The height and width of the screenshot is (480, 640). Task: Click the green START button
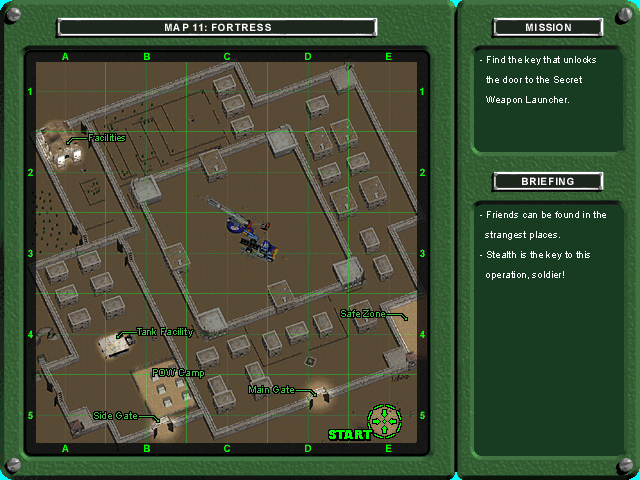coord(350,434)
